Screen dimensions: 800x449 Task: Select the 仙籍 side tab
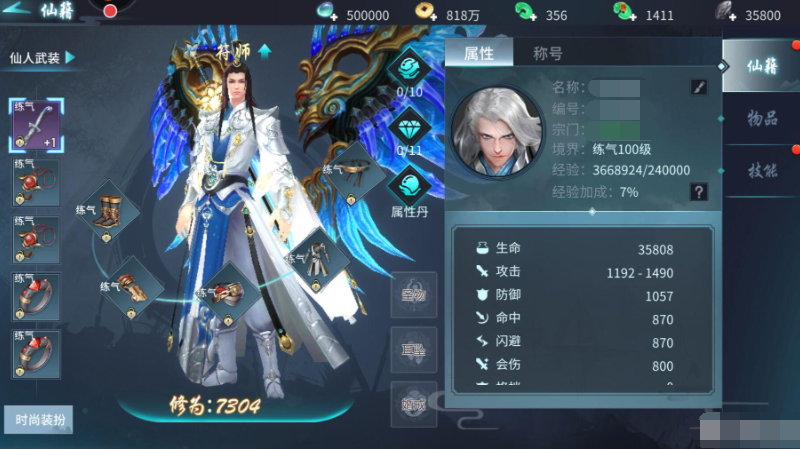[762, 67]
